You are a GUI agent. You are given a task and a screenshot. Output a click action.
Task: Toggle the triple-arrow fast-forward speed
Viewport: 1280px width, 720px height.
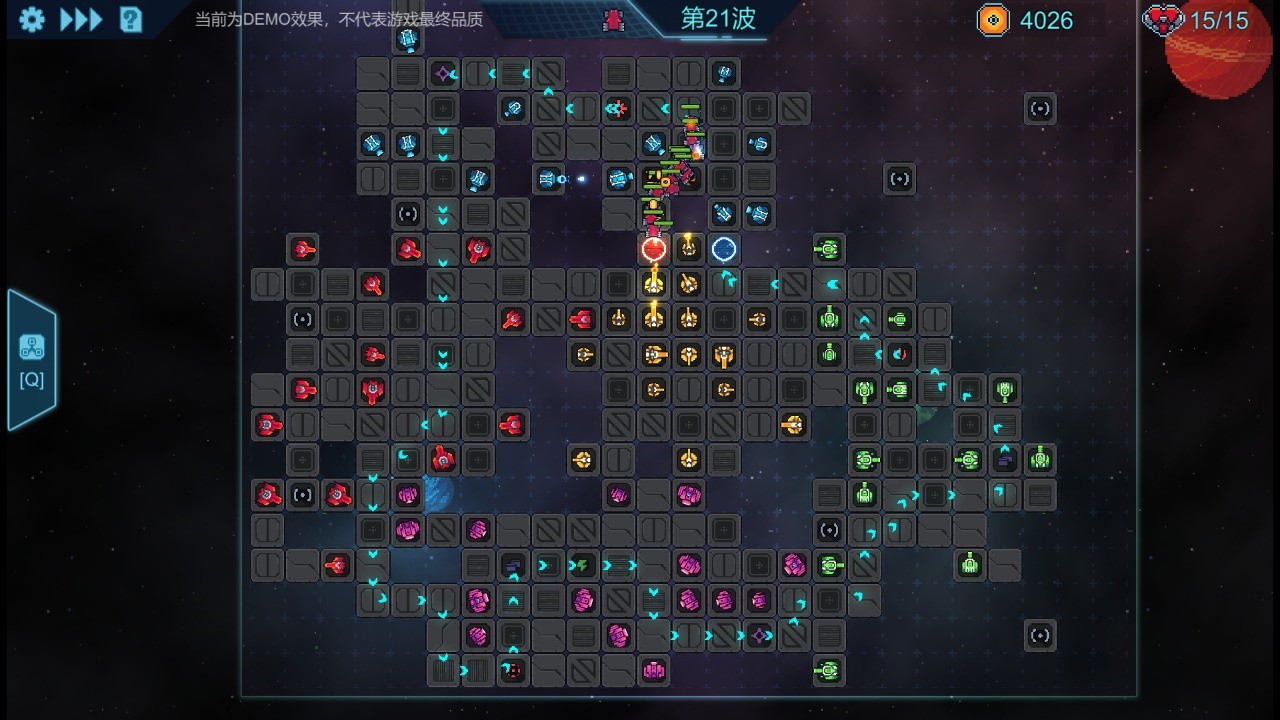click(81, 20)
